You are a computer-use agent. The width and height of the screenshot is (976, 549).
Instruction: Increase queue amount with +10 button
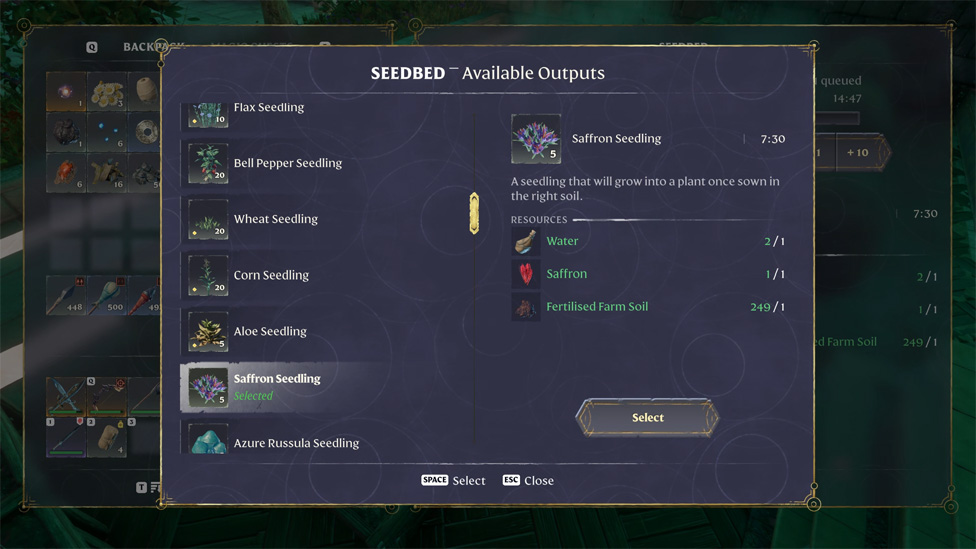pos(857,153)
